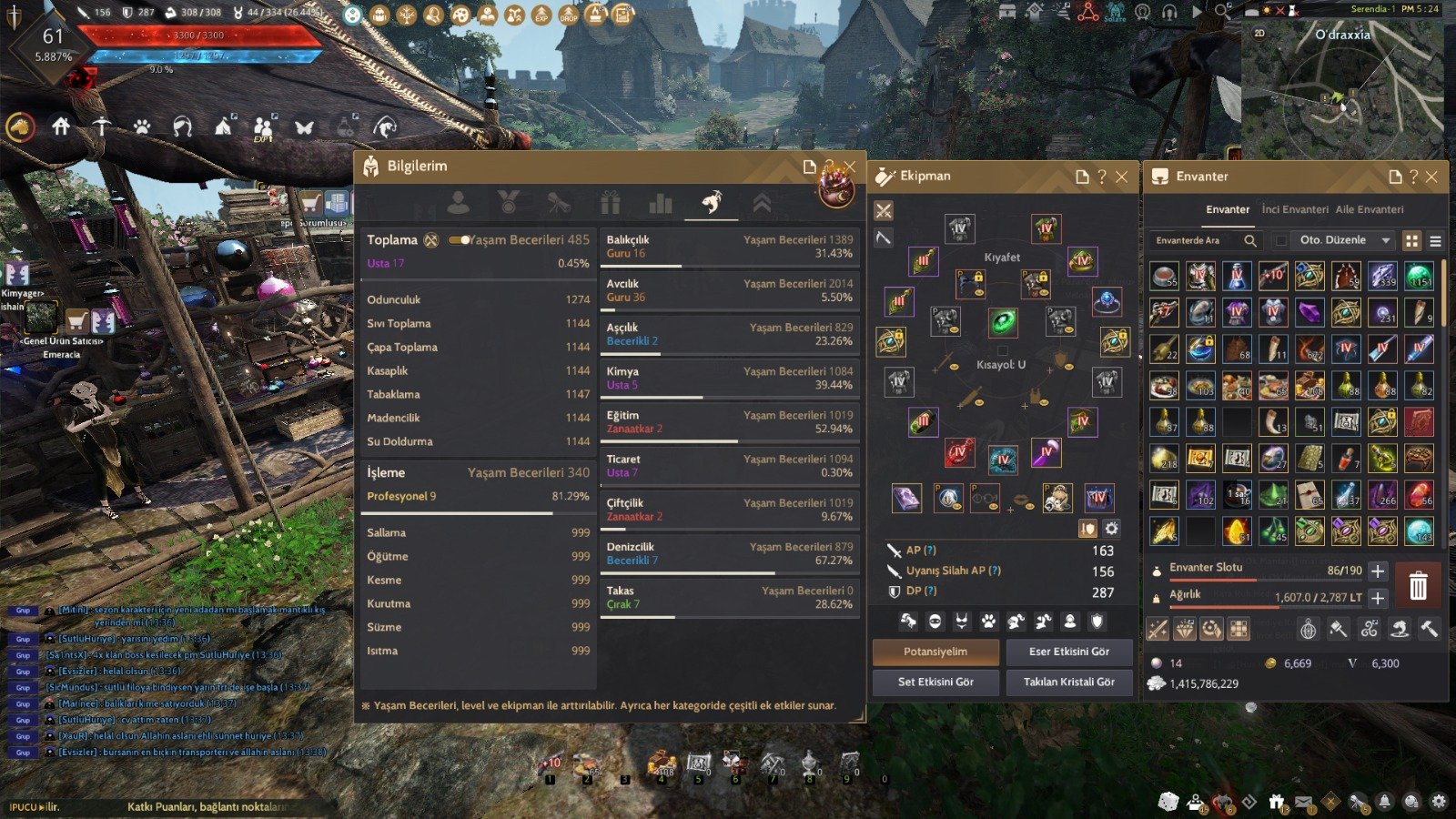The height and width of the screenshot is (819, 1456).
Task: Close the Envanter window
Action: 1431,177
